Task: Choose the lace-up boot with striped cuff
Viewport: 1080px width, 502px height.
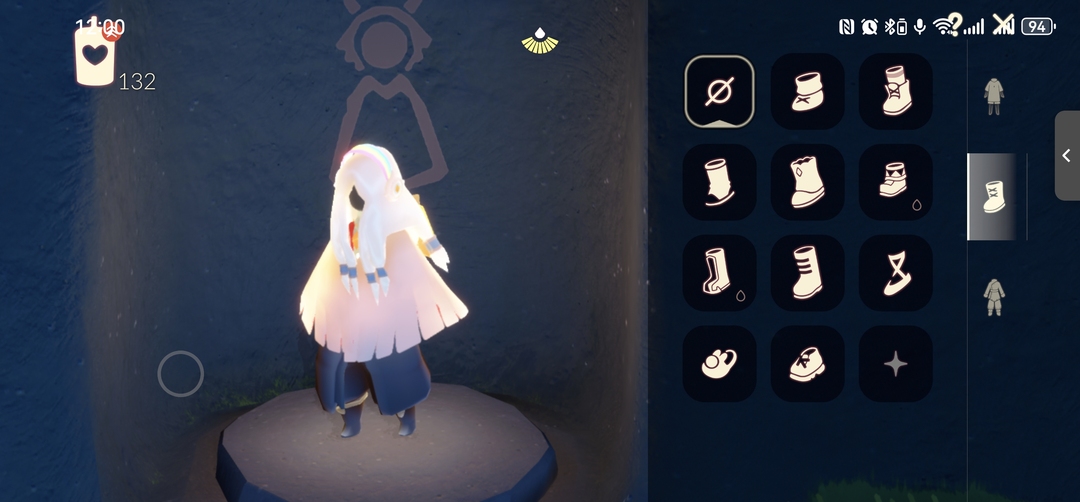Action: point(896,92)
